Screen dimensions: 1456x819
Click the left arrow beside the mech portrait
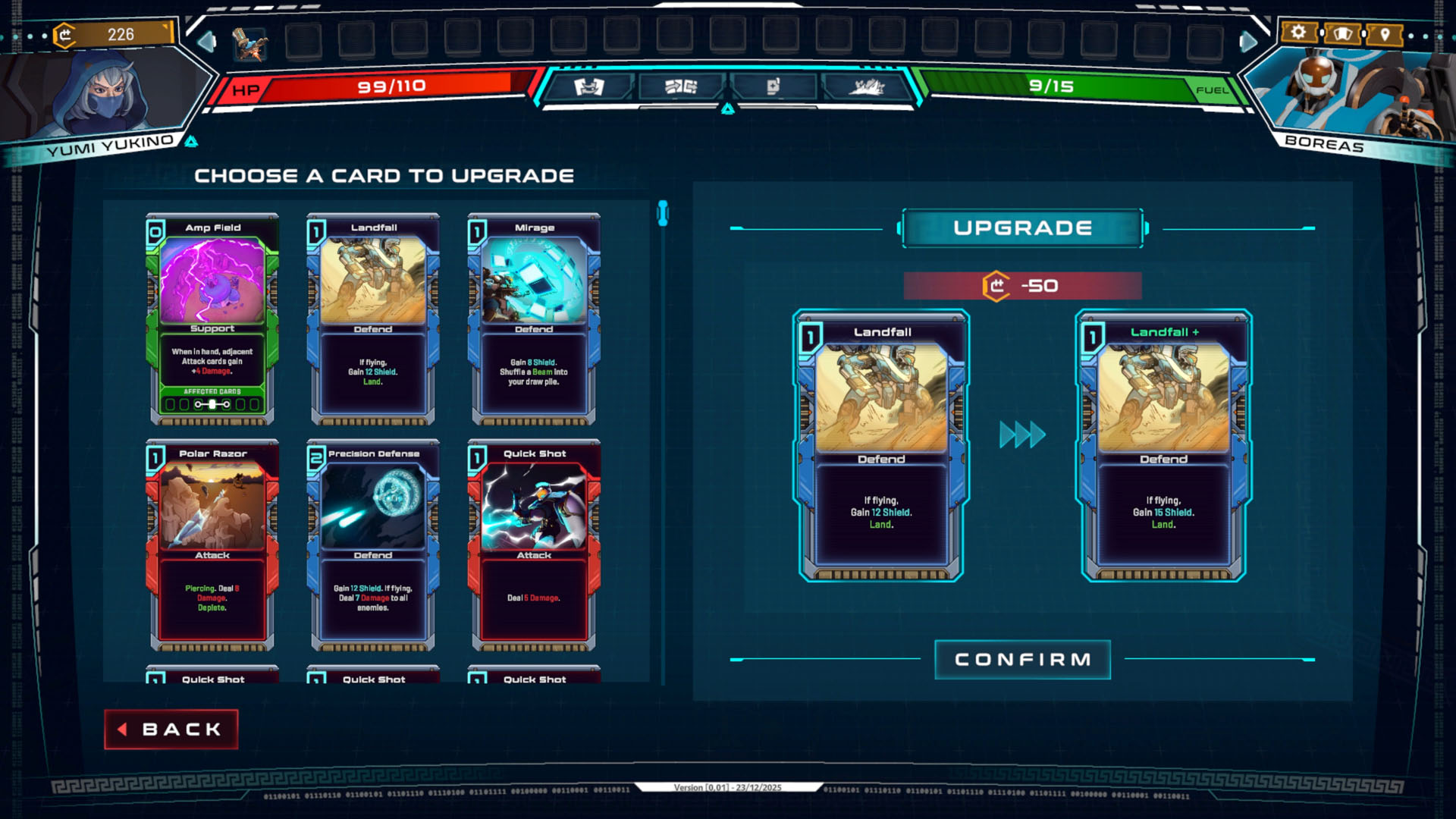[206, 43]
